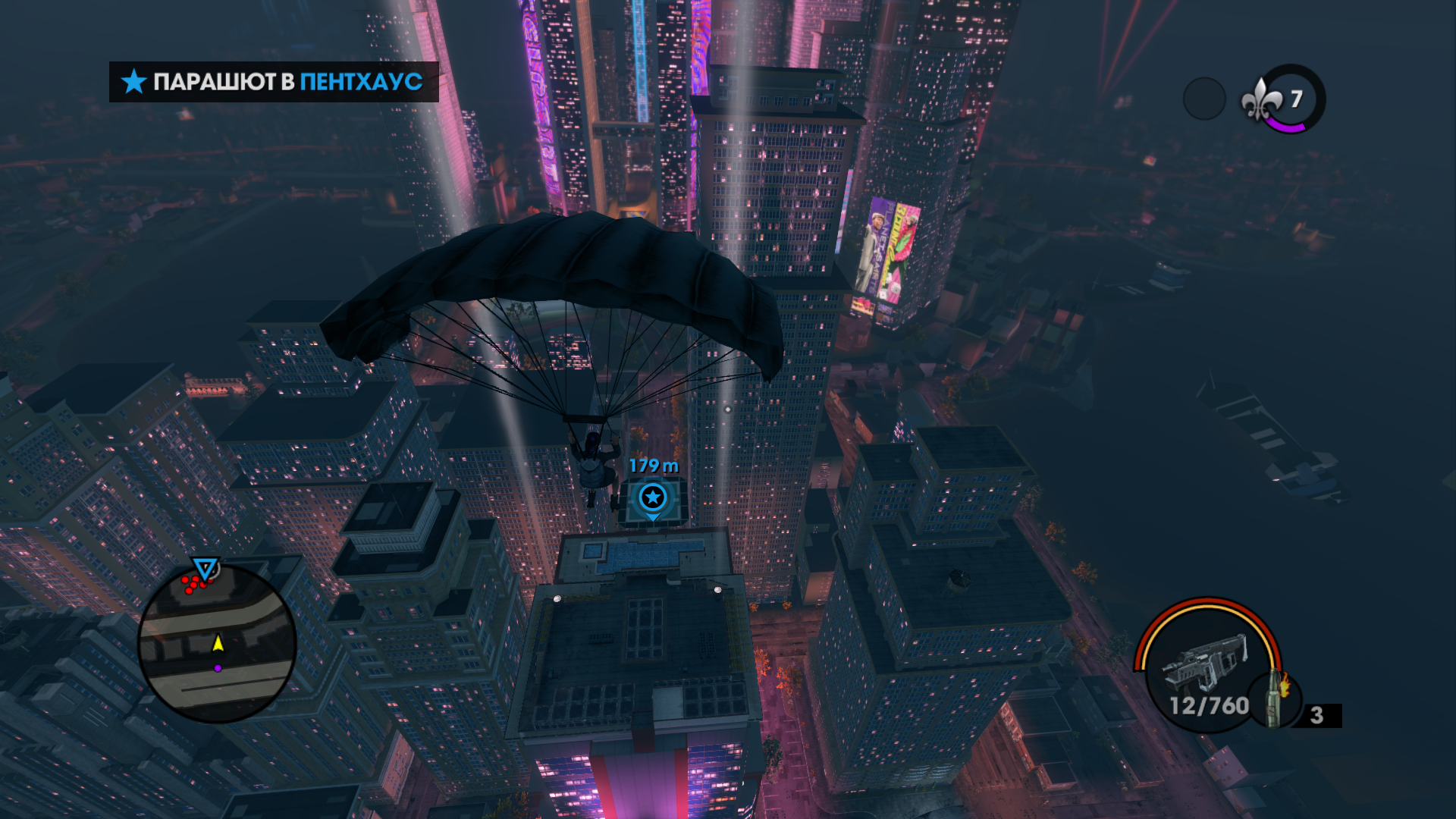Click the empty notoriety circle
This screenshot has height=819, width=1456.
tap(1203, 99)
